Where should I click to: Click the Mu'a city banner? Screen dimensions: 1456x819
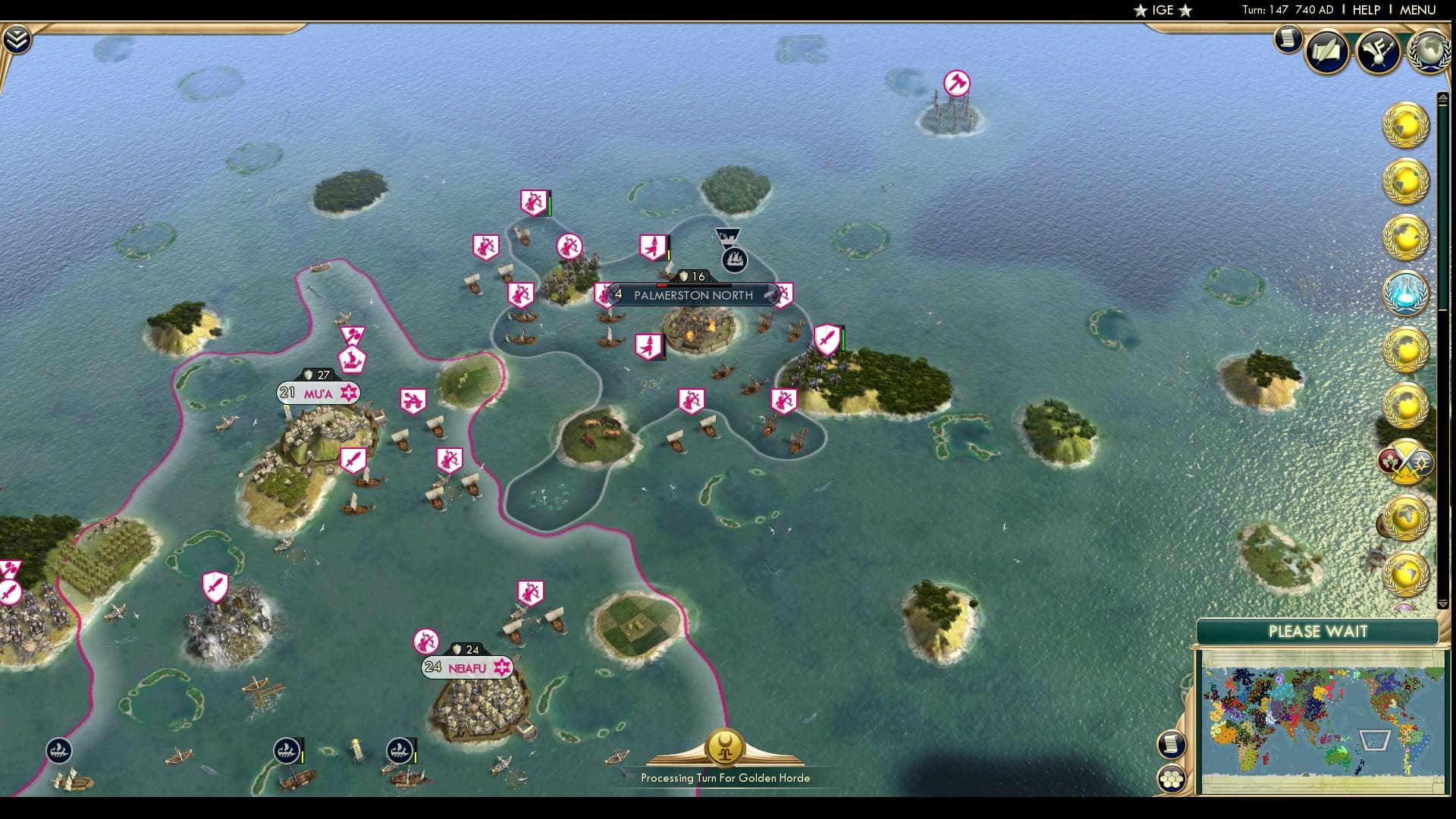(x=318, y=392)
